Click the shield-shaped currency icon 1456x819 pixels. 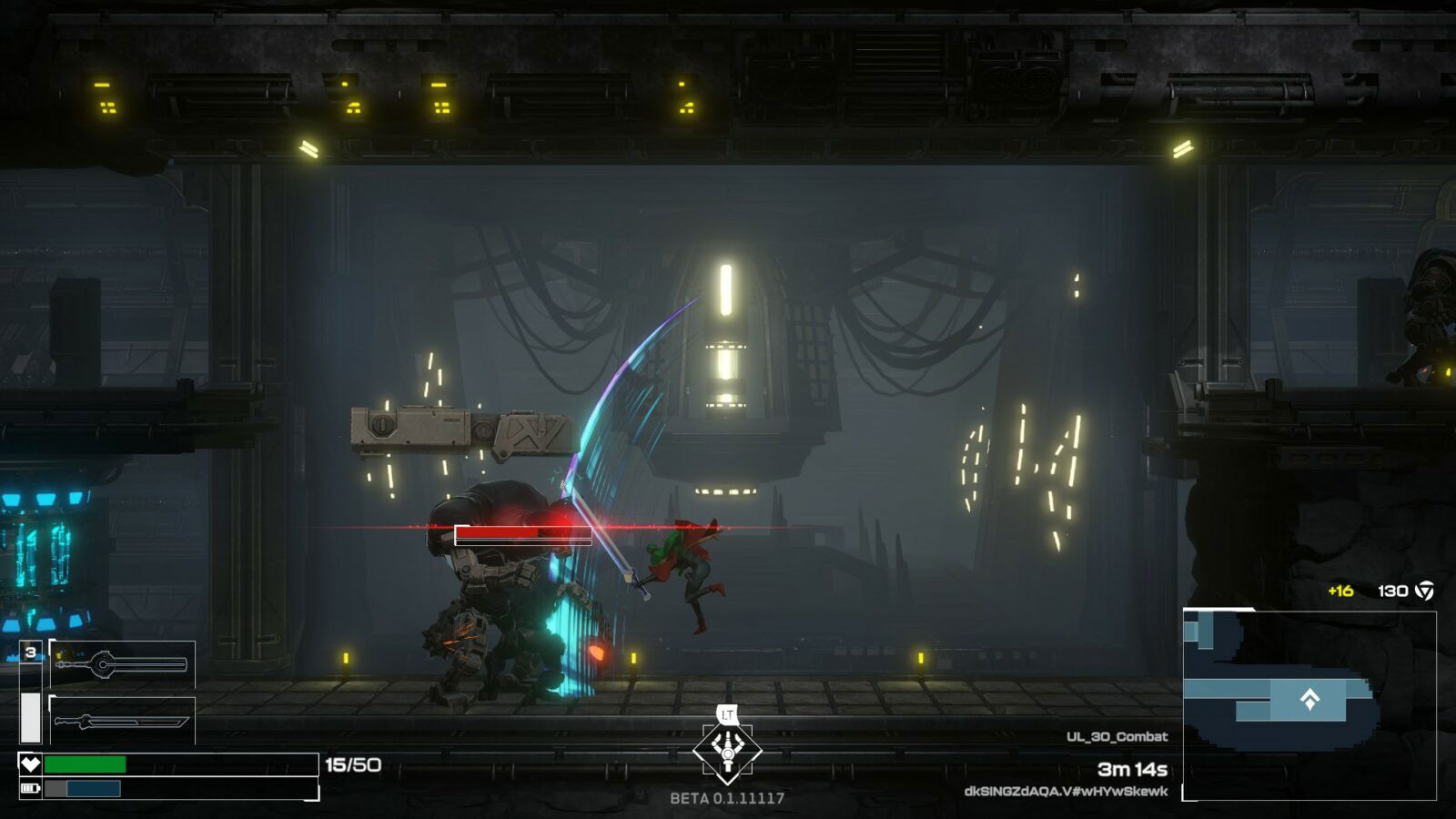pos(1425,591)
